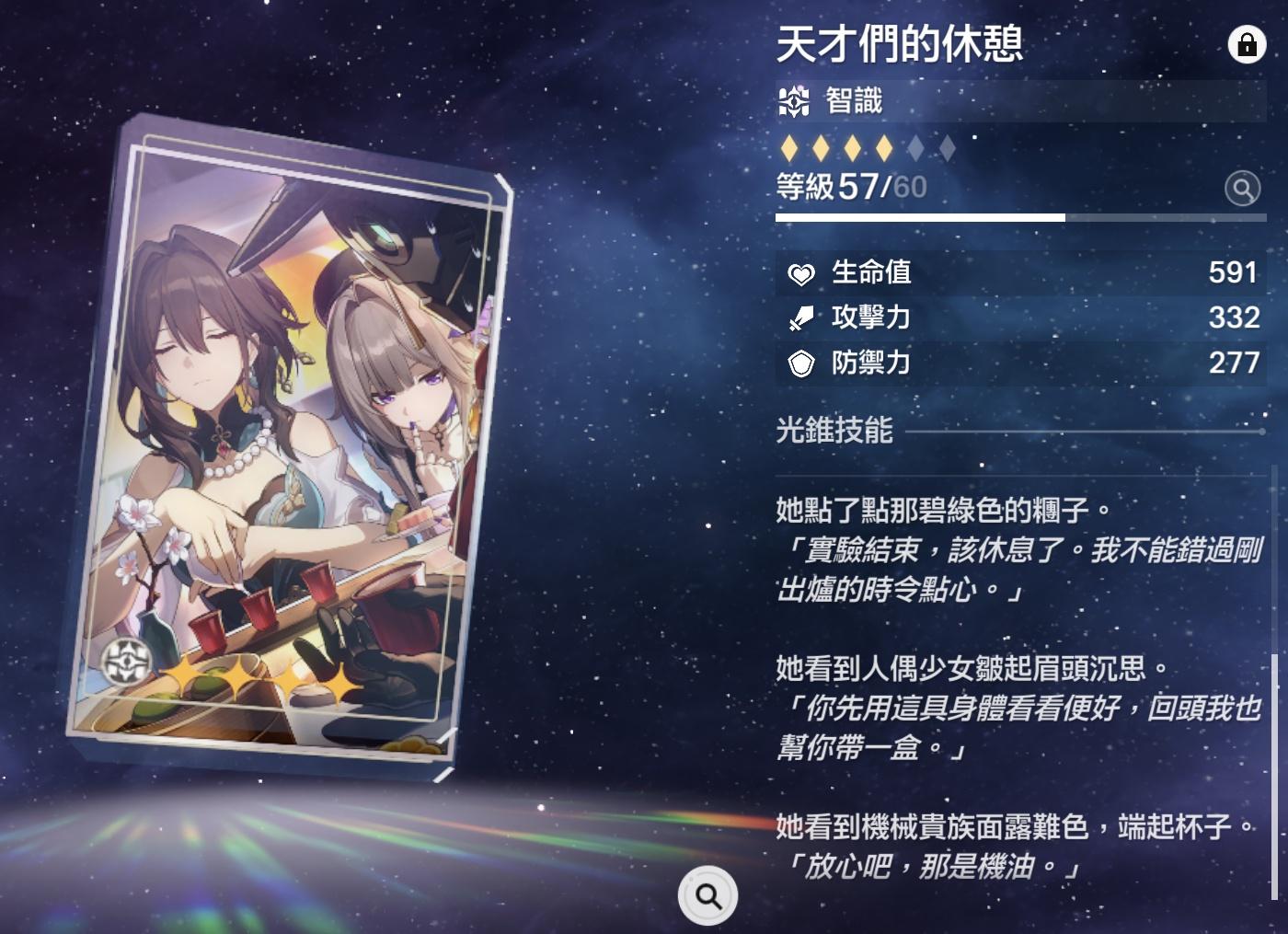Click the description panel scrollbar
The width and height of the screenshot is (1288, 934).
[x=1274, y=773]
